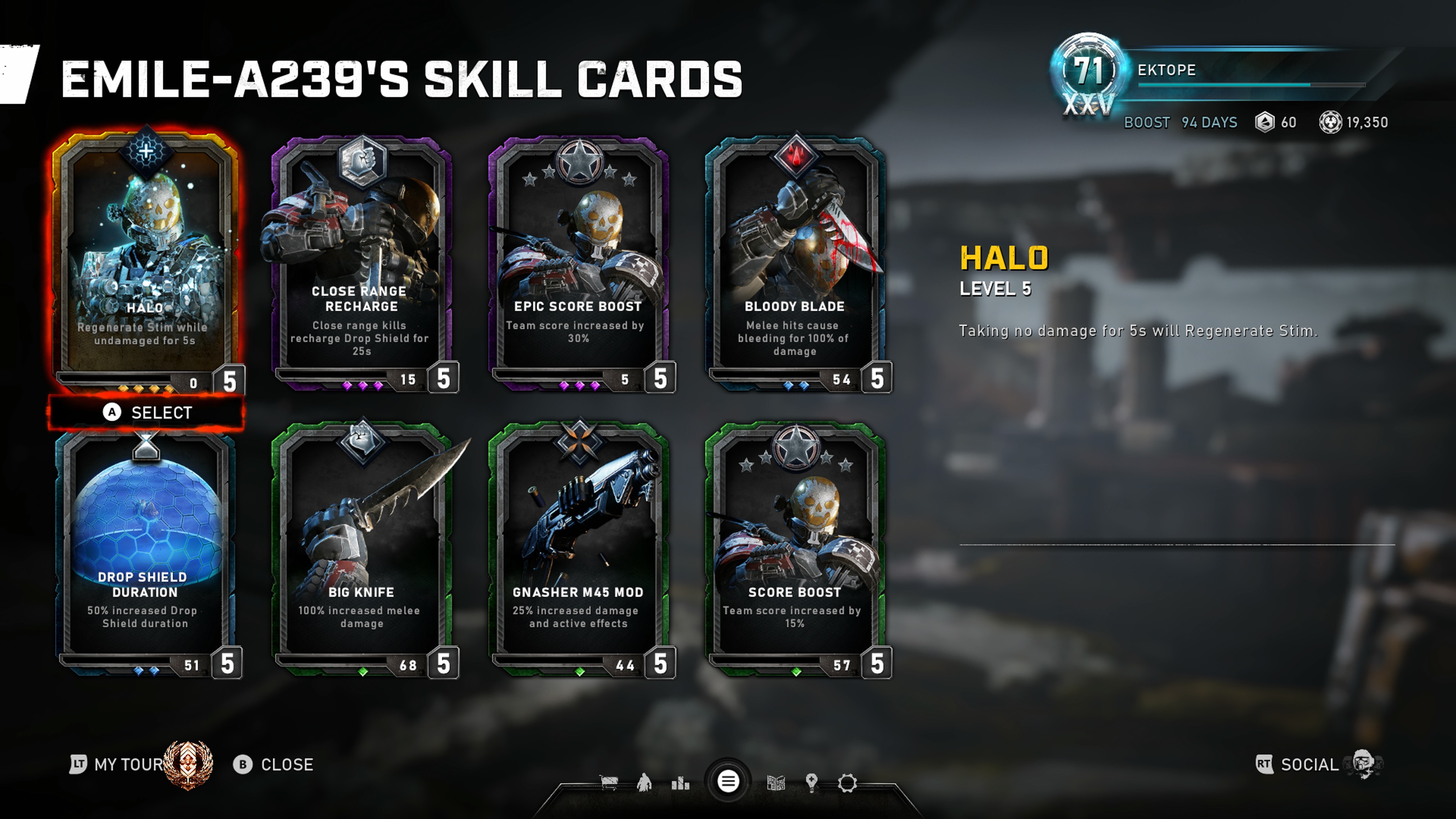Open the Social panel

(x=1309, y=764)
